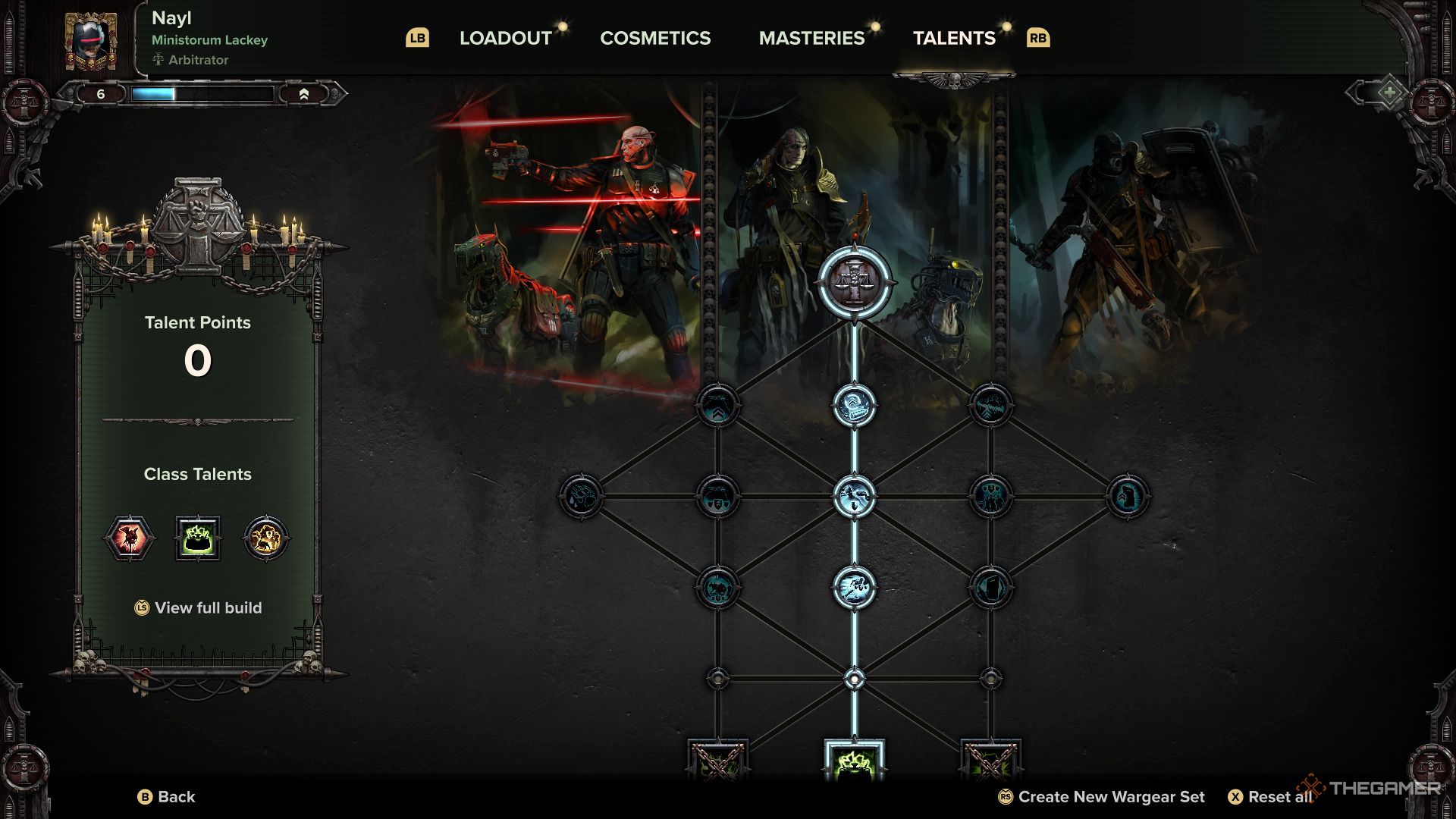Click the plus icon in the top-right corner
Image resolution: width=1456 pixels, height=819 pixels.
1389,93
